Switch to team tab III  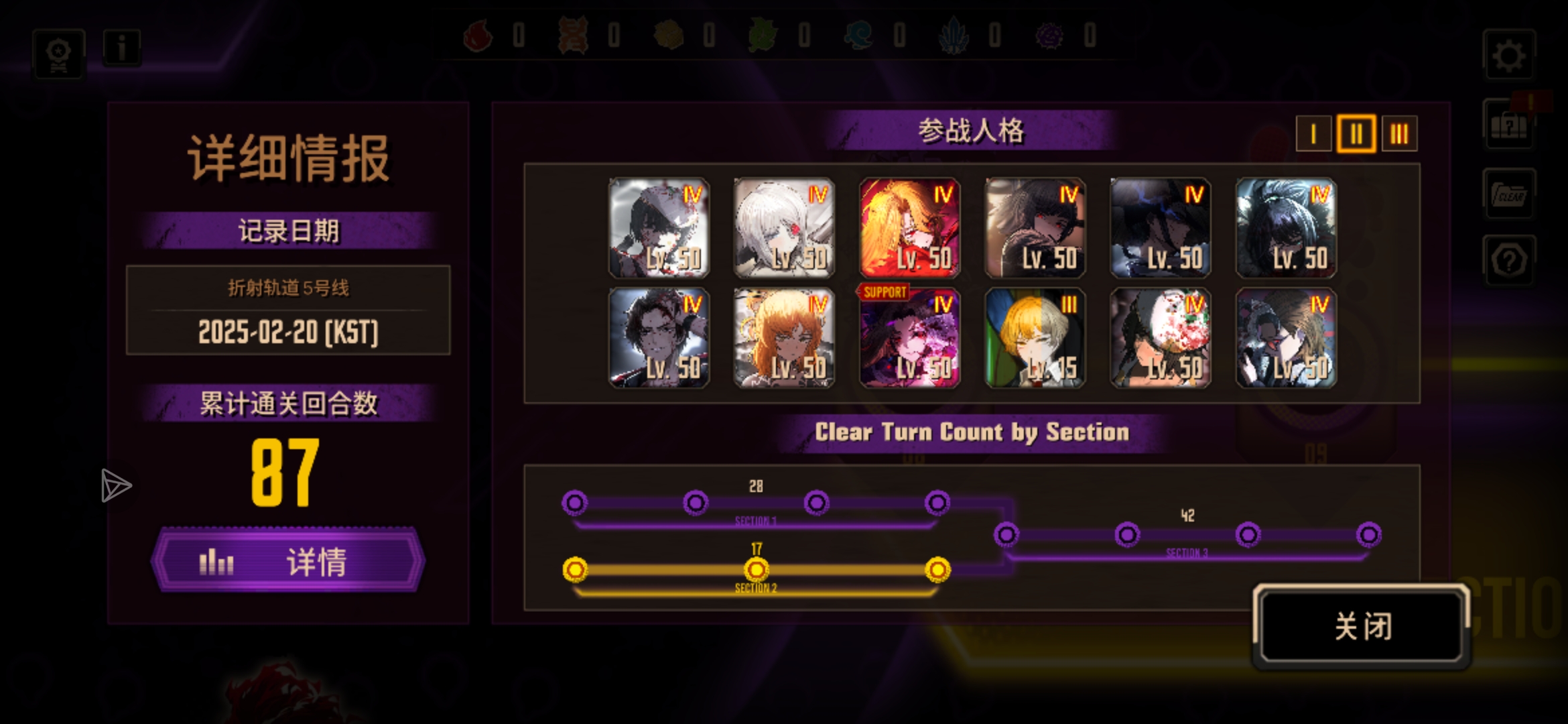coord(1399,134)
